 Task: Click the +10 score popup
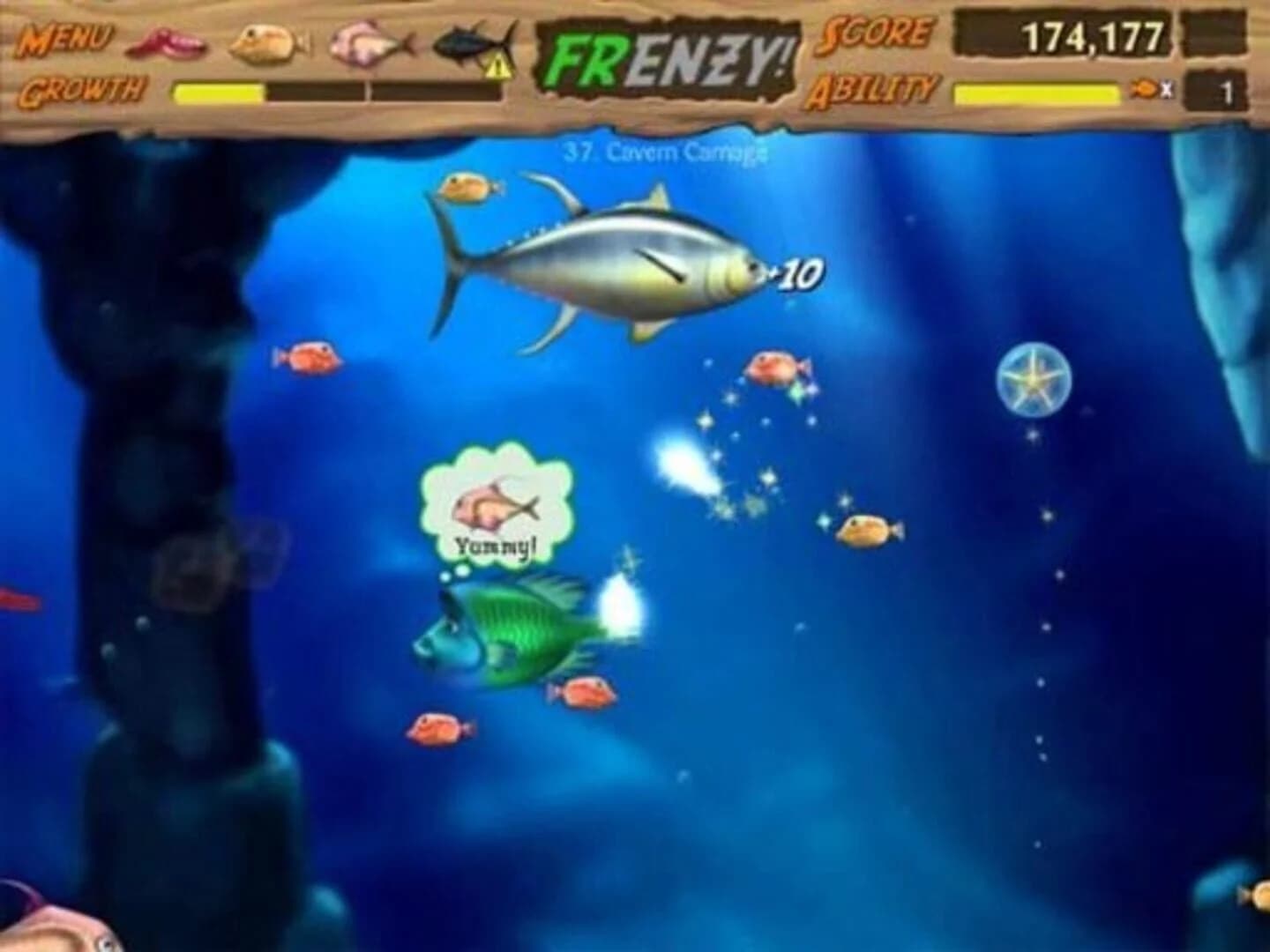[x=796, y=272]
